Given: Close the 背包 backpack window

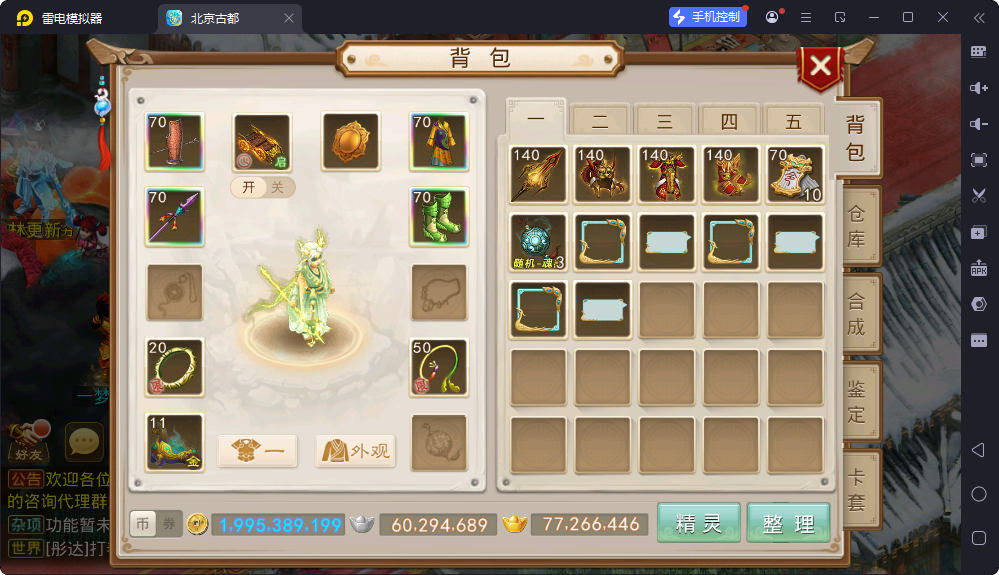Looking at the screenshot, I should pos(820,67).
